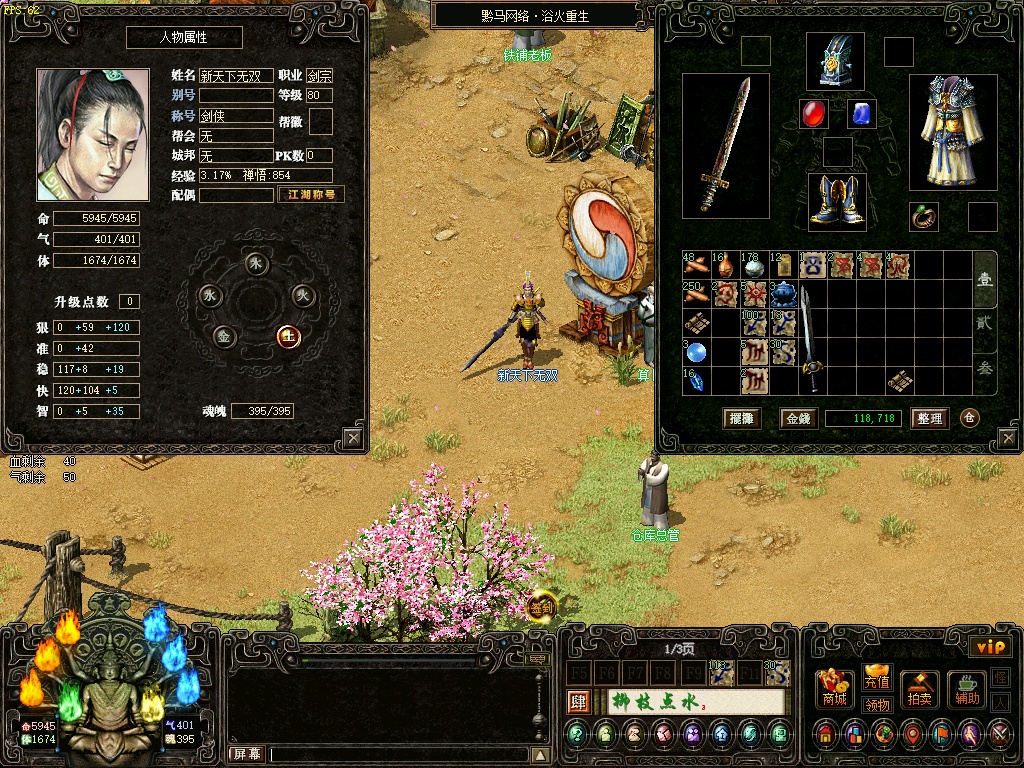
Task: Click the 金钱 money button
Action: pos(798,419)
